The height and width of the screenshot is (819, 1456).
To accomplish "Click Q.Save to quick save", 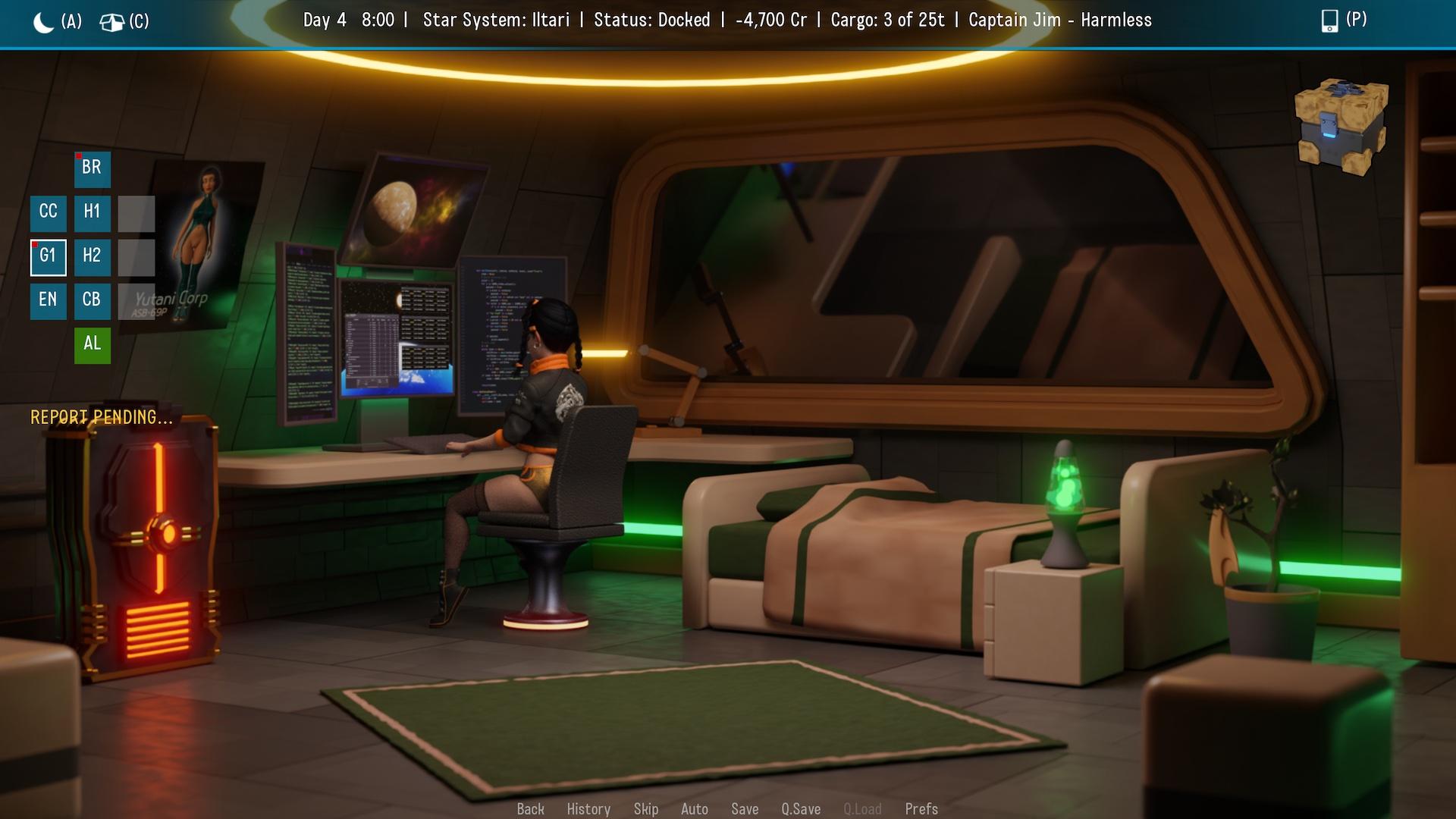I will 801,809.
